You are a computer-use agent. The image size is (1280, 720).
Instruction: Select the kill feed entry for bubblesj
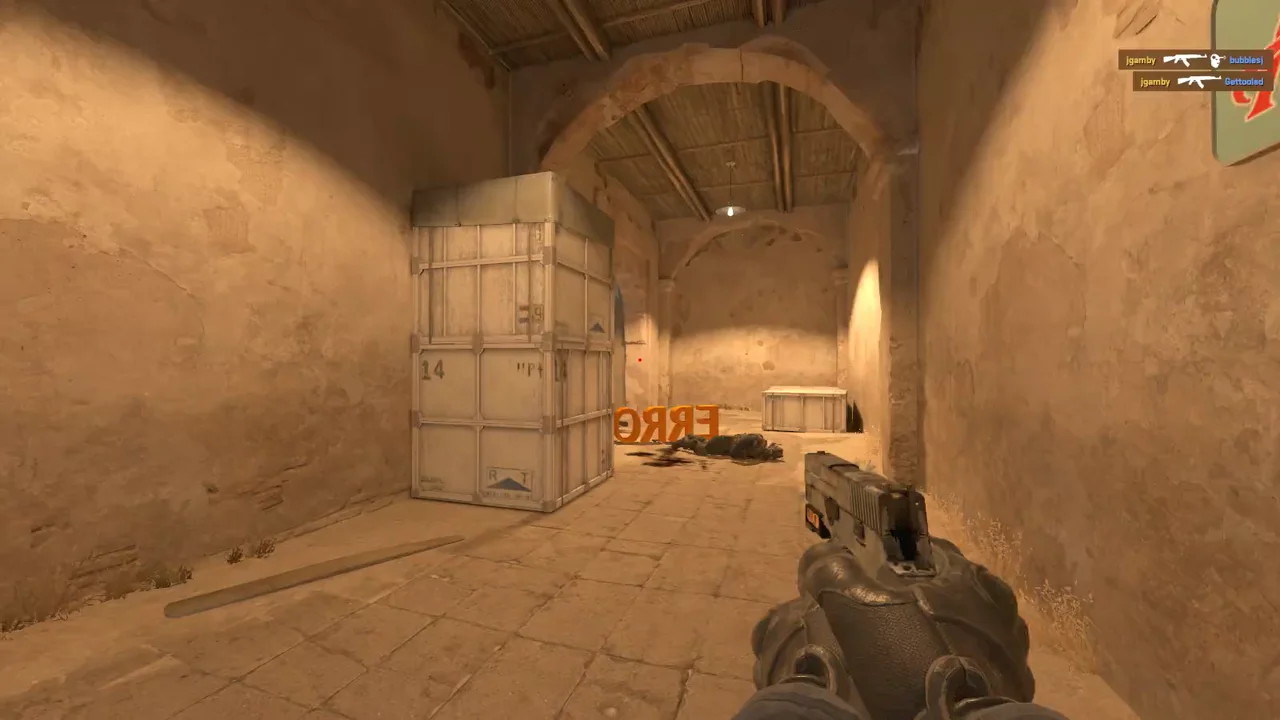[x=1195, y=60]
